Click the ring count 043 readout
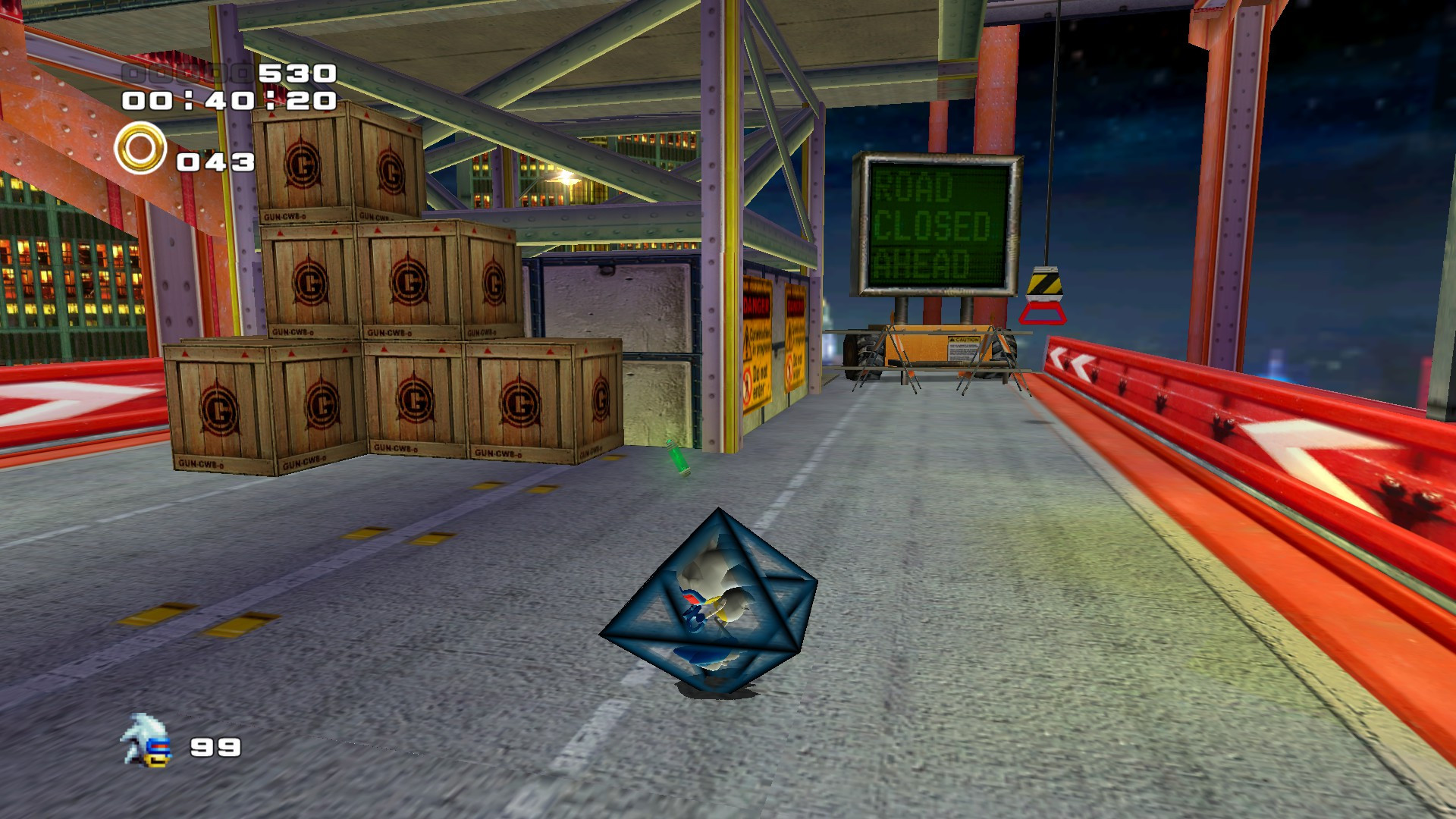 pyautogui.click(x=215, y=162)
